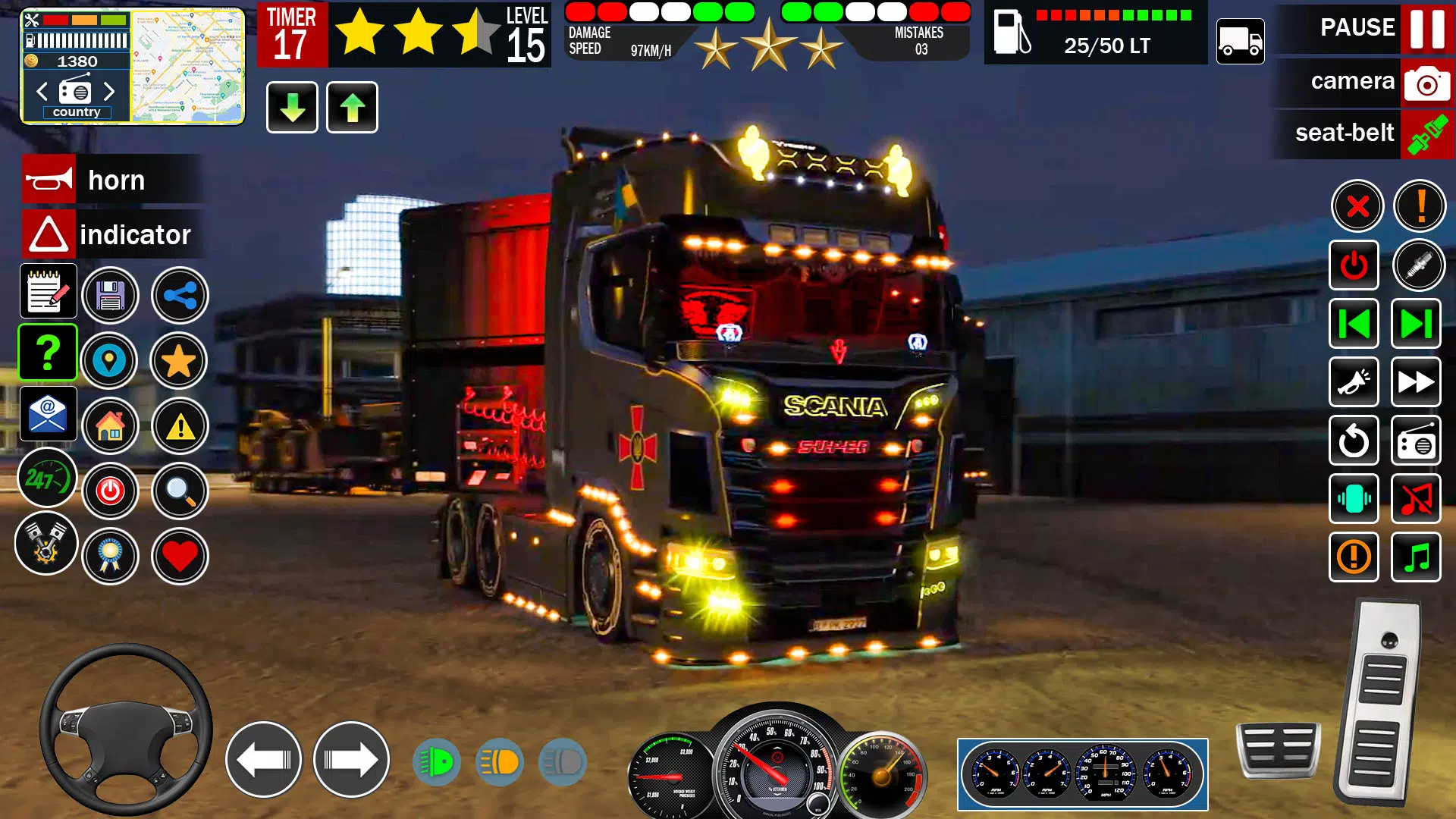This screenshot has height=819, width=1456.
Task: Open the city minimap
Action: click(187, 67)
